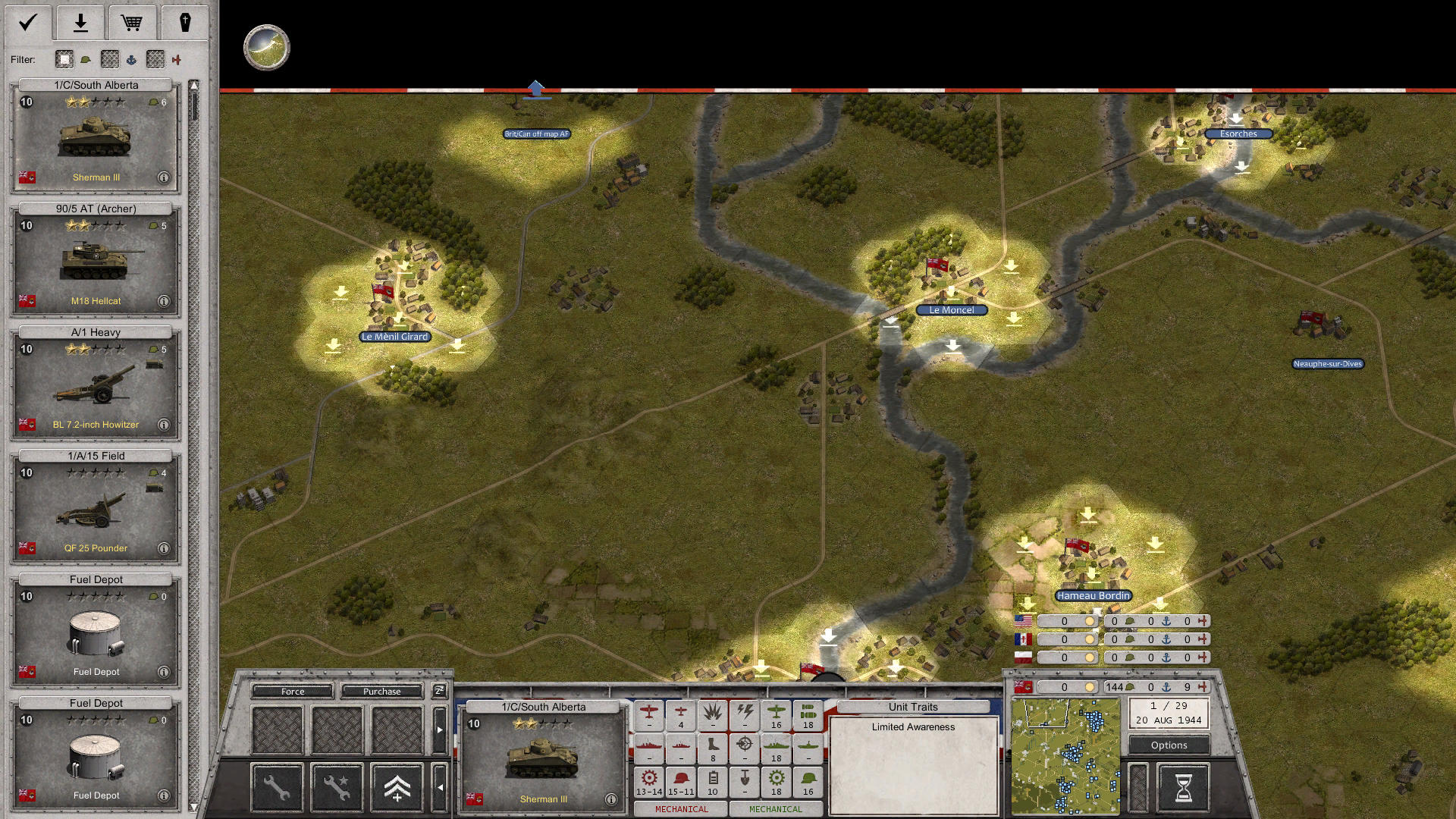Open the Purchase shopping cart tab
Screen dimensions: 1456x819
click(133, 23)
